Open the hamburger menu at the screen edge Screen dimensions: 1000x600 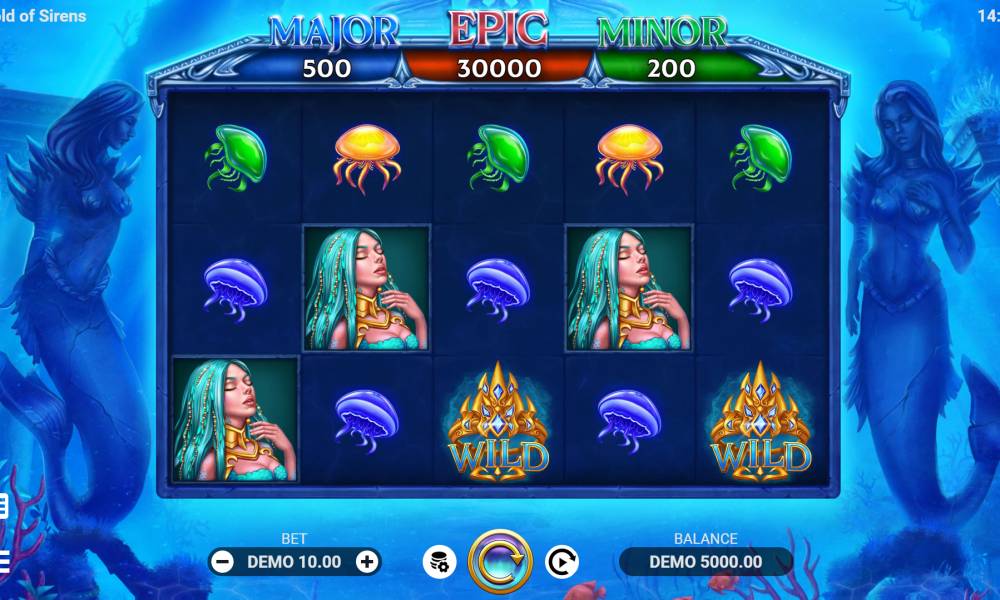pyautogui.click(x=4, y=559)
